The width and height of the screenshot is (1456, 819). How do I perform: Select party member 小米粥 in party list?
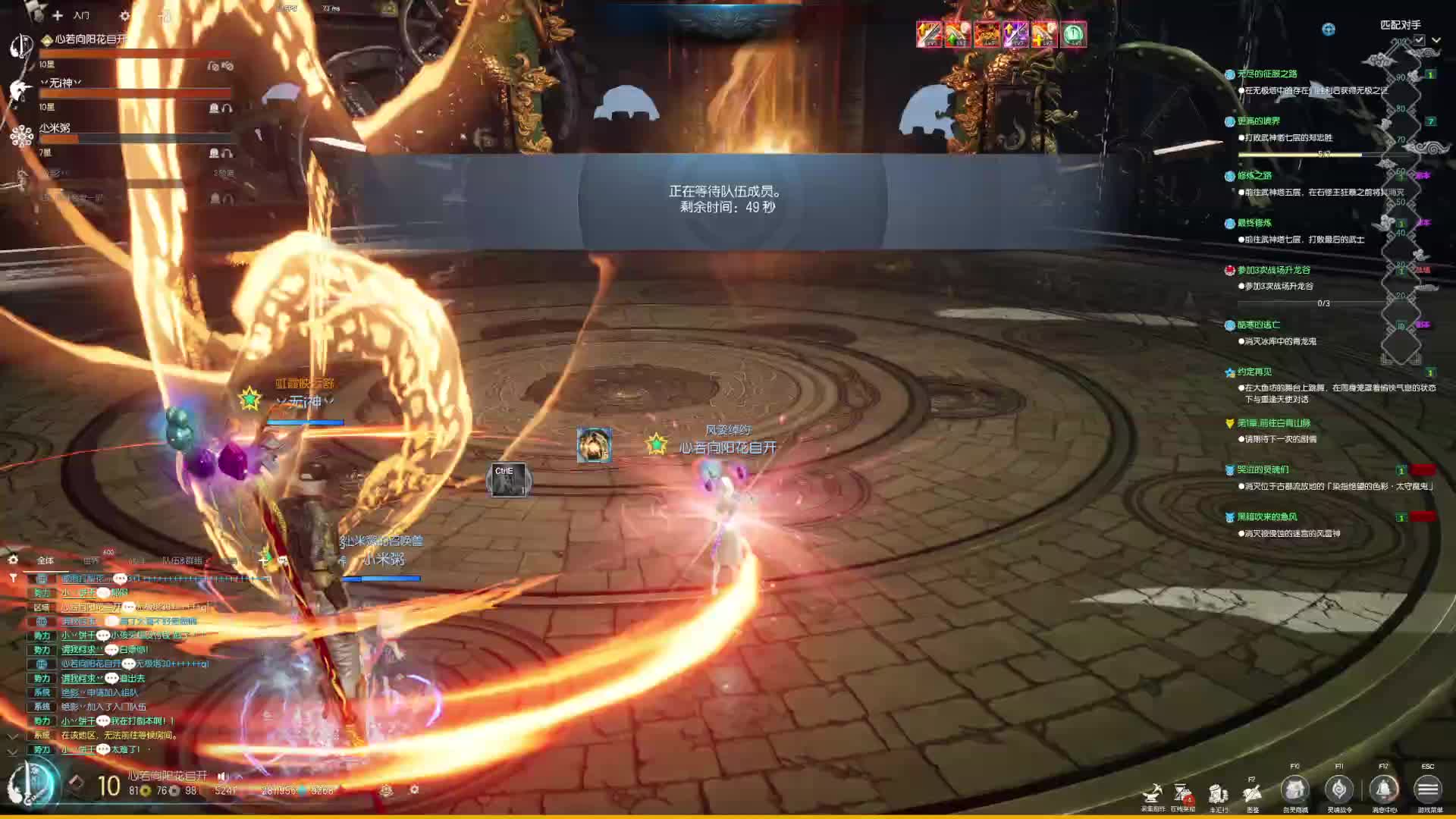(x=55, y=128)
